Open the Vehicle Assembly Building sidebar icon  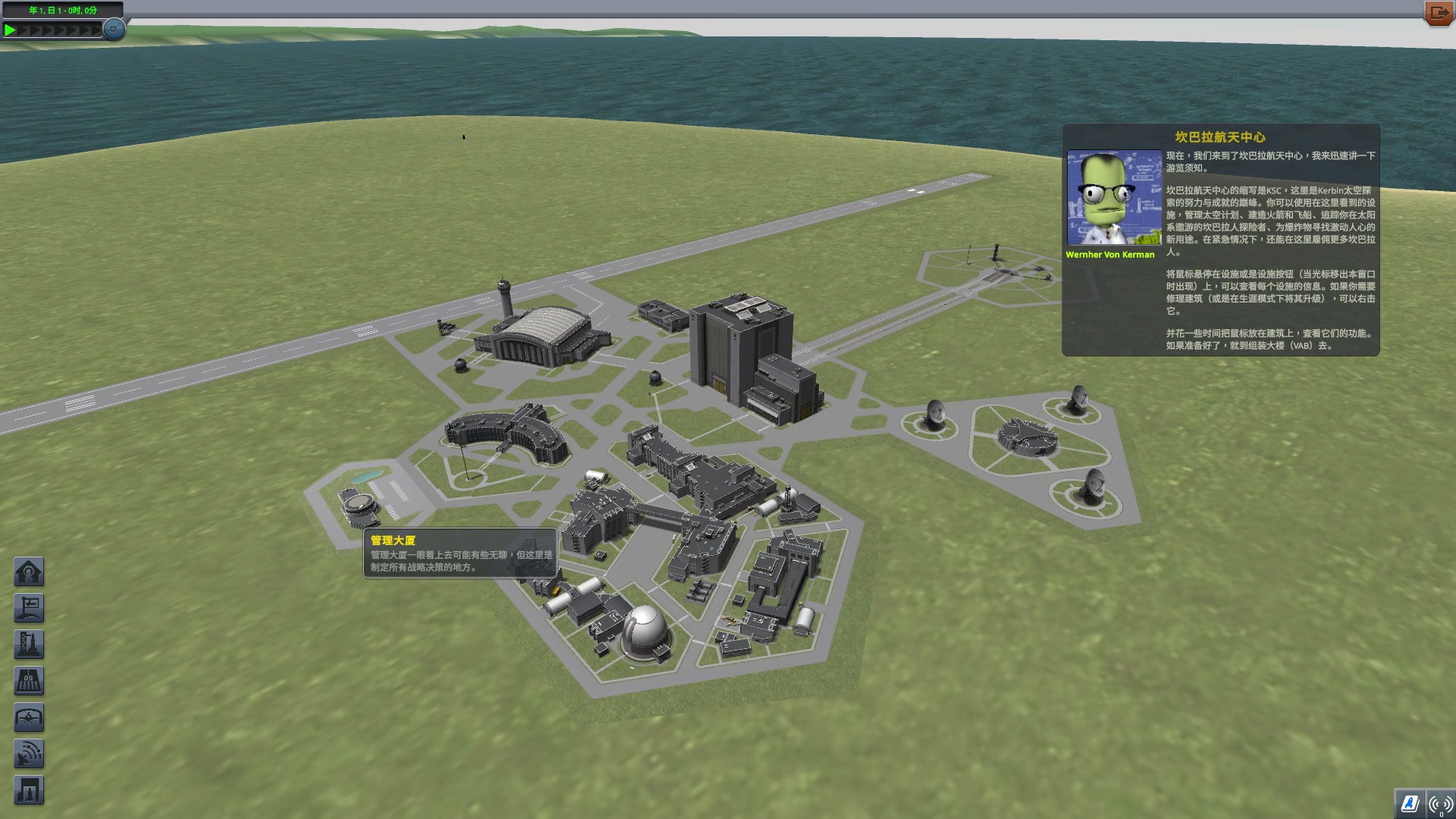29,789
